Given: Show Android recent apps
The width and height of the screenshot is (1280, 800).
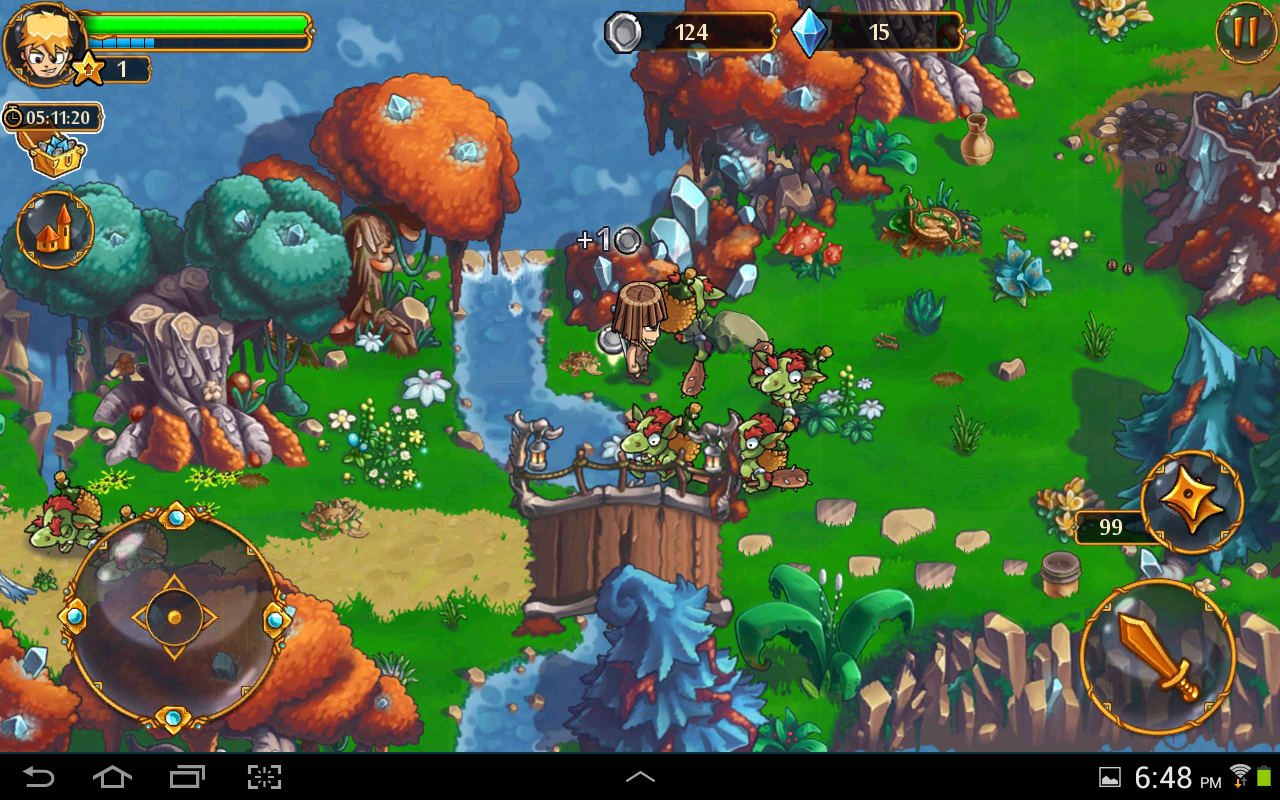Looking at the screenshot, I should point(187,777).
